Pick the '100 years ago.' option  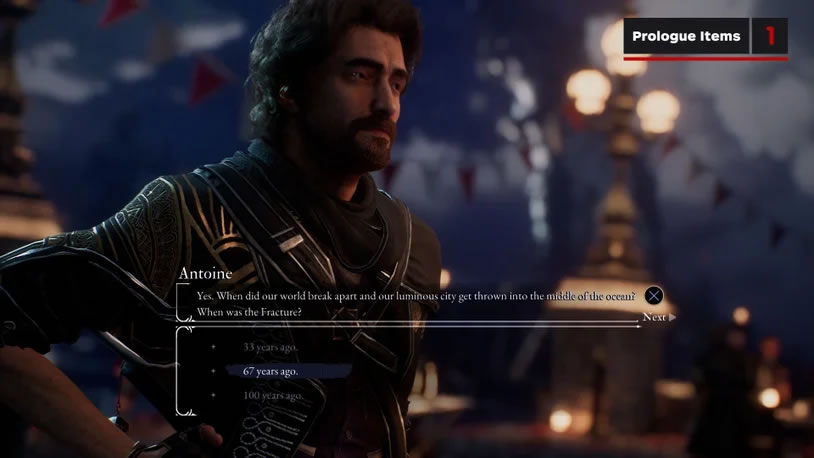(x=272, y=395)
